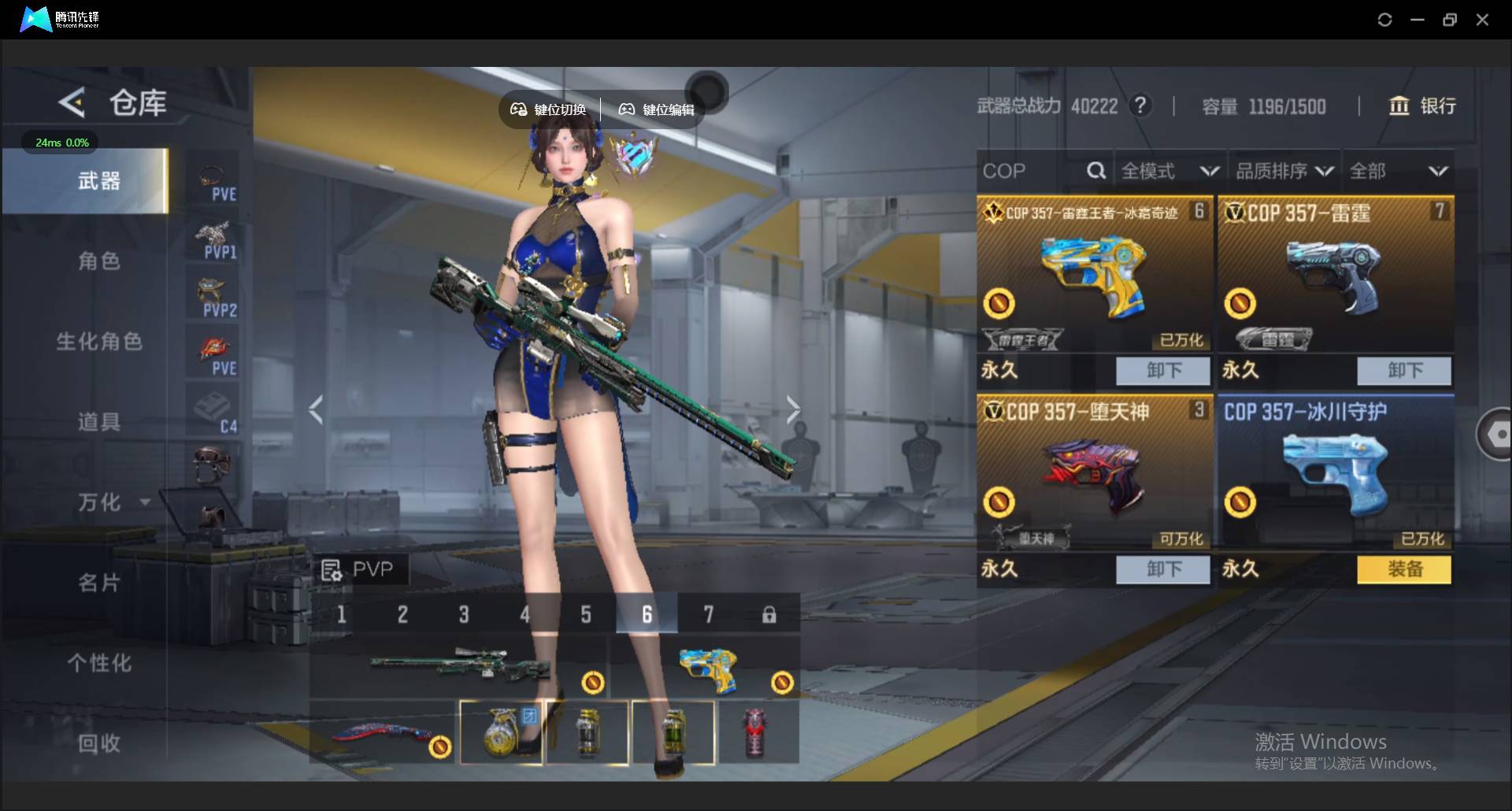The width and height of the screenshot is (1512, 811).
Task: Switch to the 生化角色 tab
Action: point(99,342)
